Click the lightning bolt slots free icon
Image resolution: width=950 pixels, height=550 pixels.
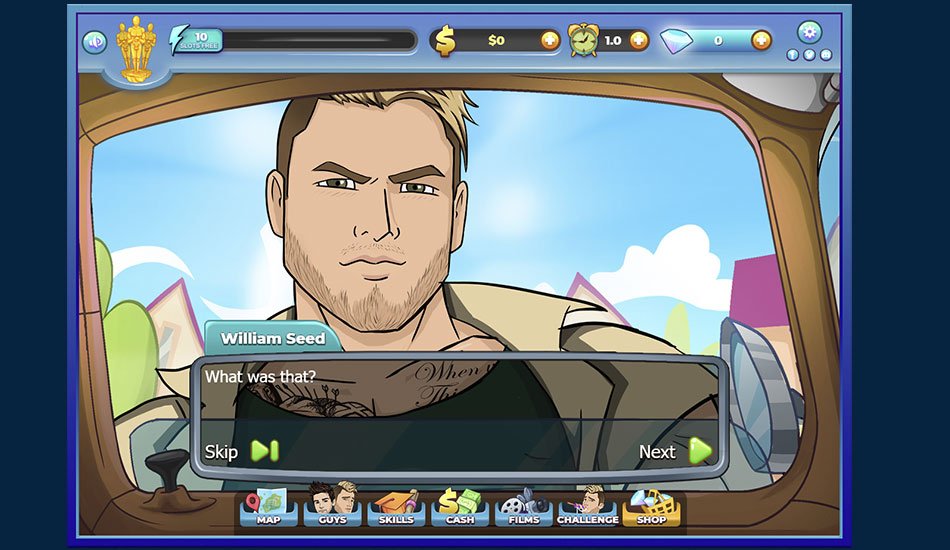coord(181,40)
